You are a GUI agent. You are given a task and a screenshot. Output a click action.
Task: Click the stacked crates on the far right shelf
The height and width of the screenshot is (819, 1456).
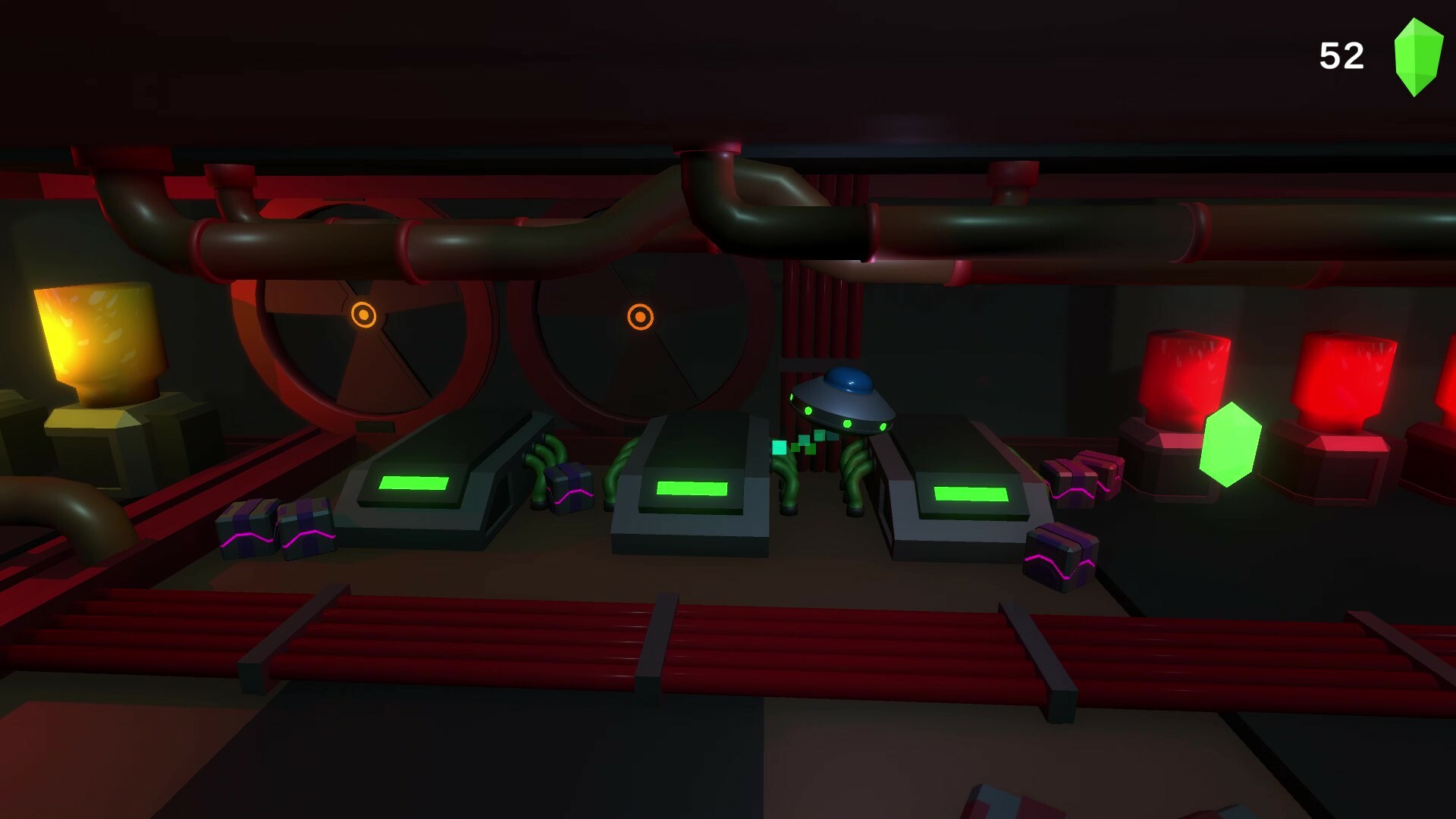1081,474
